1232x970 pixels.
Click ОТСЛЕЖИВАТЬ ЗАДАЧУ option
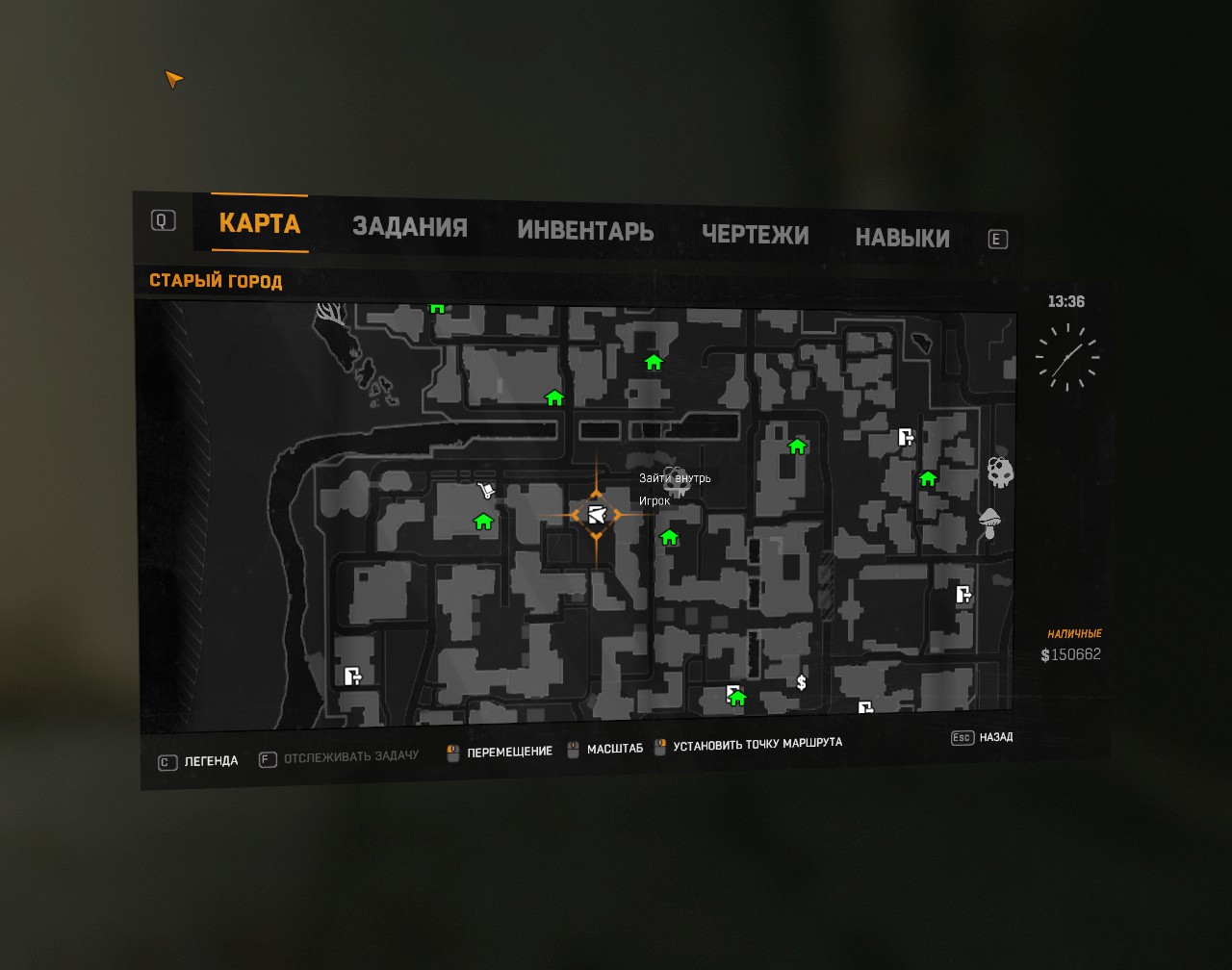pos(350,756)
